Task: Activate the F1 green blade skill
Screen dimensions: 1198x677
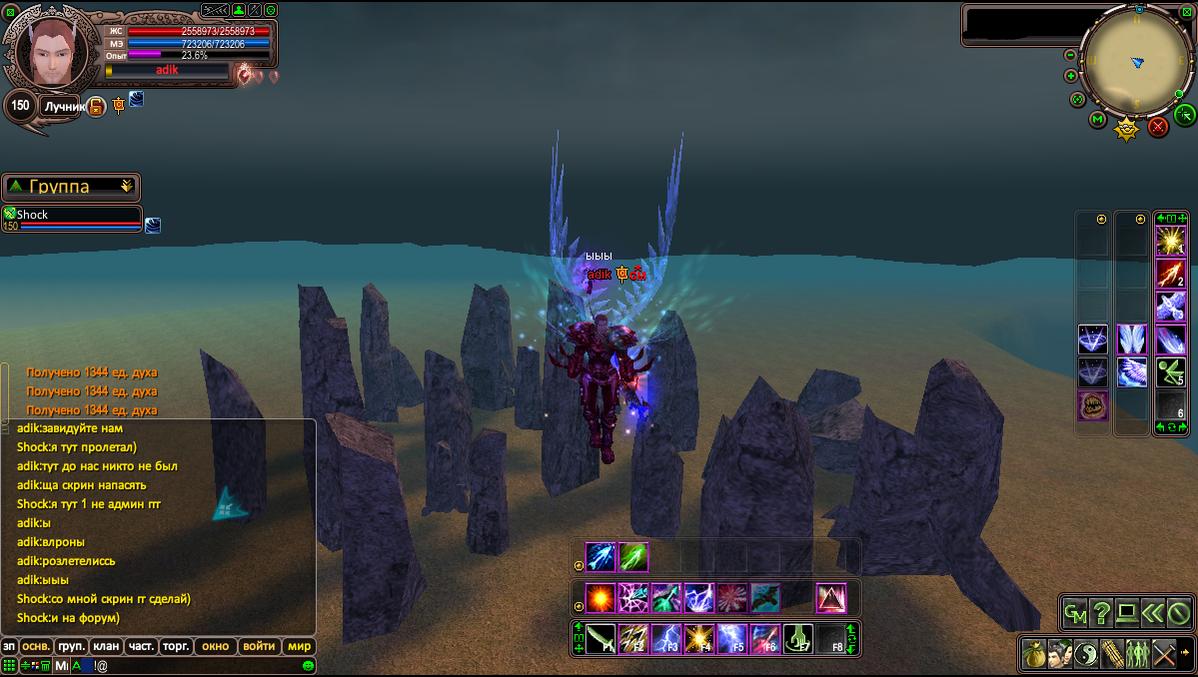Action: pos(601,638)
